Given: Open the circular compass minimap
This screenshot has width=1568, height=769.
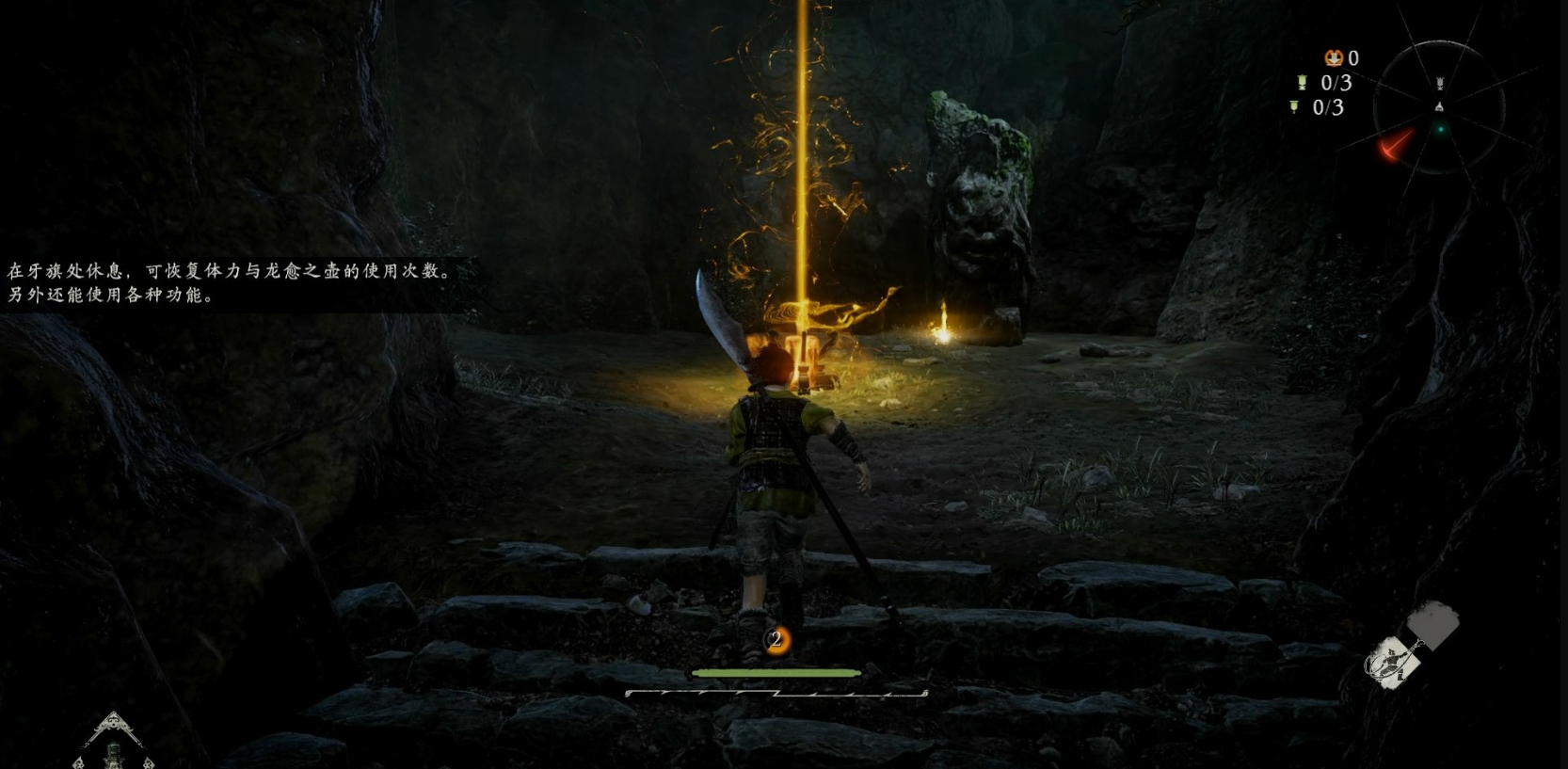Looking at the screenshot, I should 1438,107.
